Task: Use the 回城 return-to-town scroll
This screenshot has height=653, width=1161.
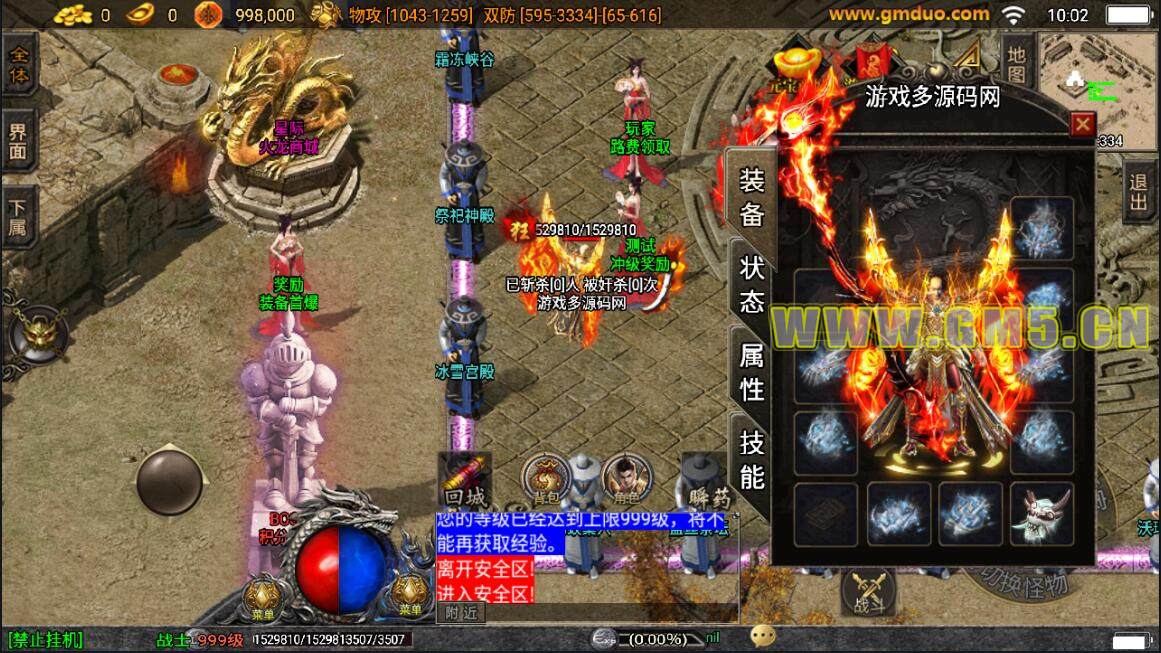Action: 467,480
